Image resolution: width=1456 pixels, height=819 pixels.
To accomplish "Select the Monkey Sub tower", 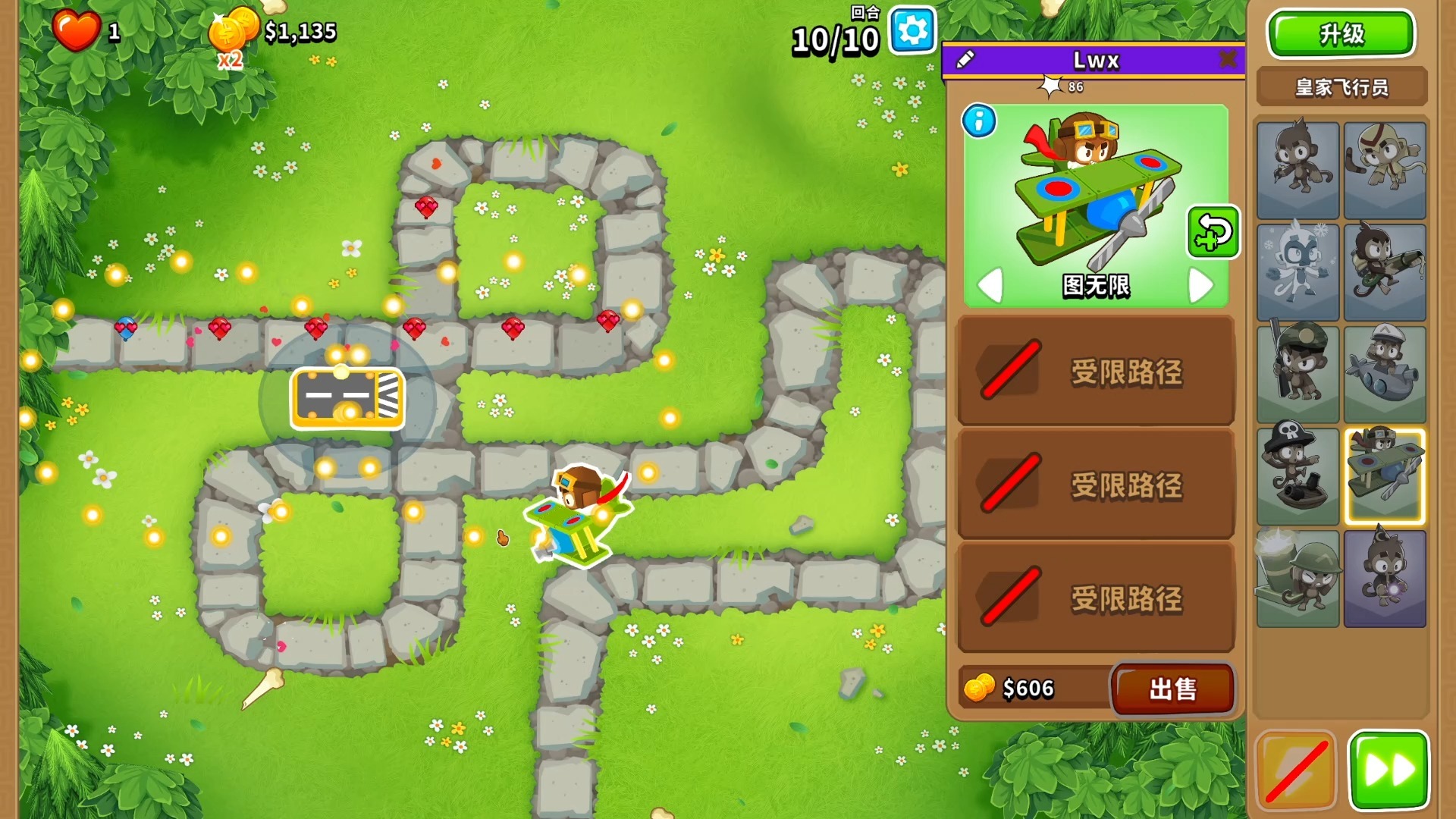I will pos(1385,374).
